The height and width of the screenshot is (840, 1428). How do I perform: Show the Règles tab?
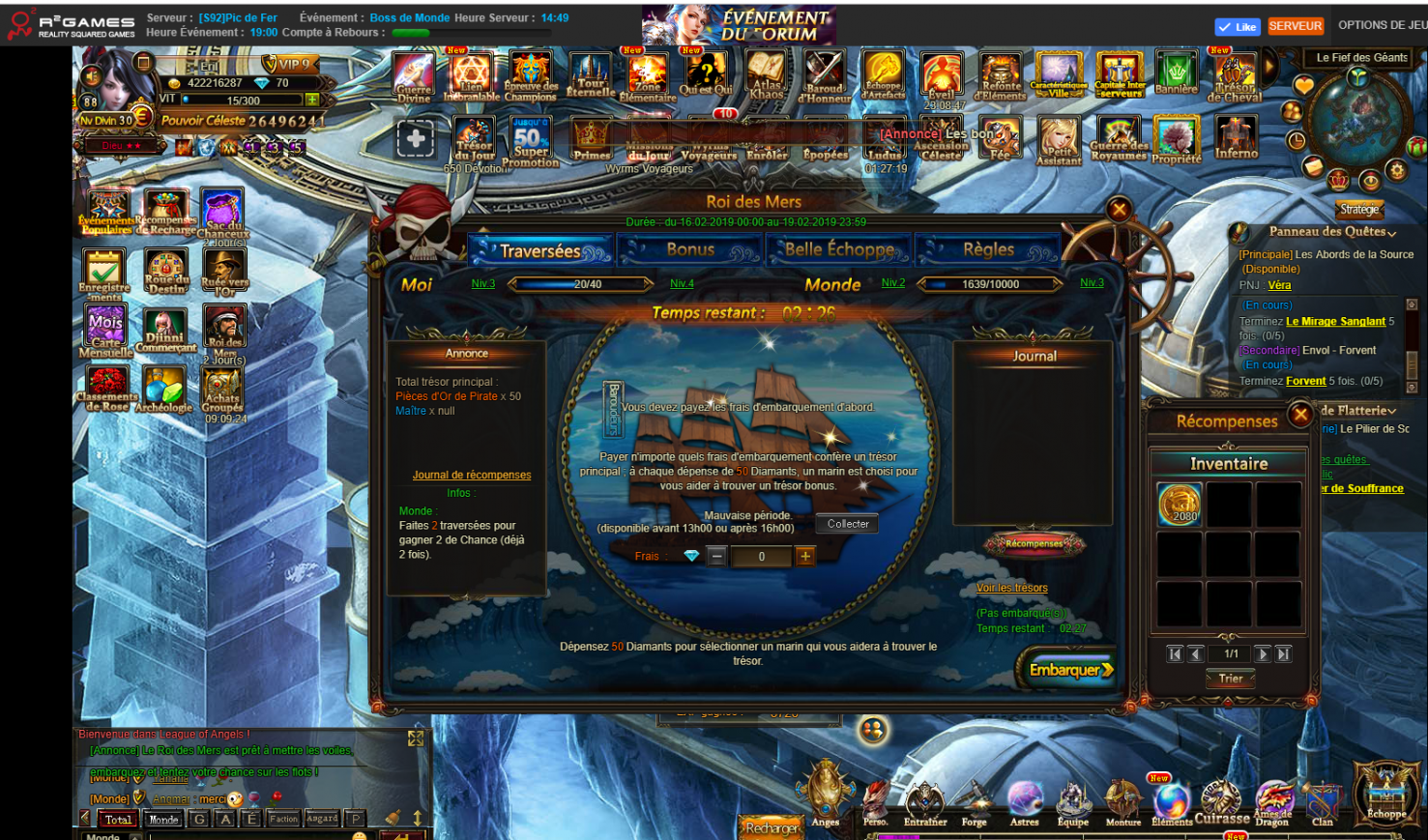(x=988, y=250)
